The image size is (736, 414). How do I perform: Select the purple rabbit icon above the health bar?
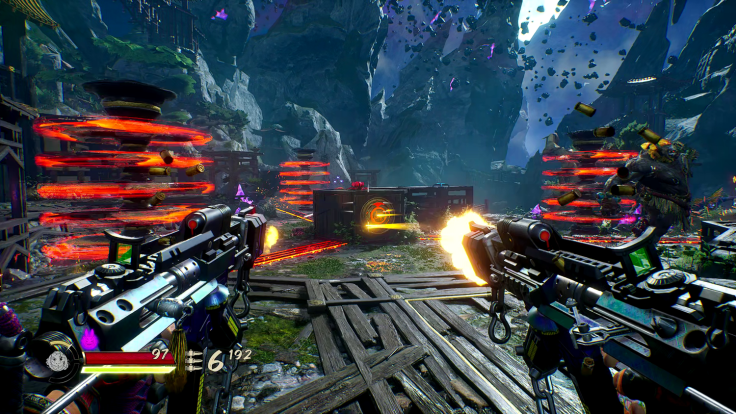pos(89,339)
